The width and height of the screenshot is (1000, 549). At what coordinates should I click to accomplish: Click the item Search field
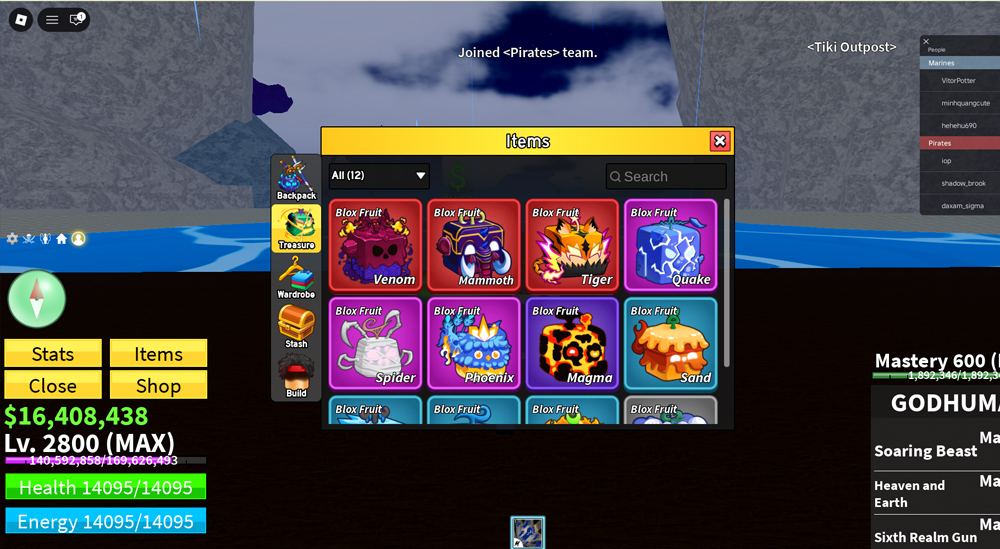[666, 176]
